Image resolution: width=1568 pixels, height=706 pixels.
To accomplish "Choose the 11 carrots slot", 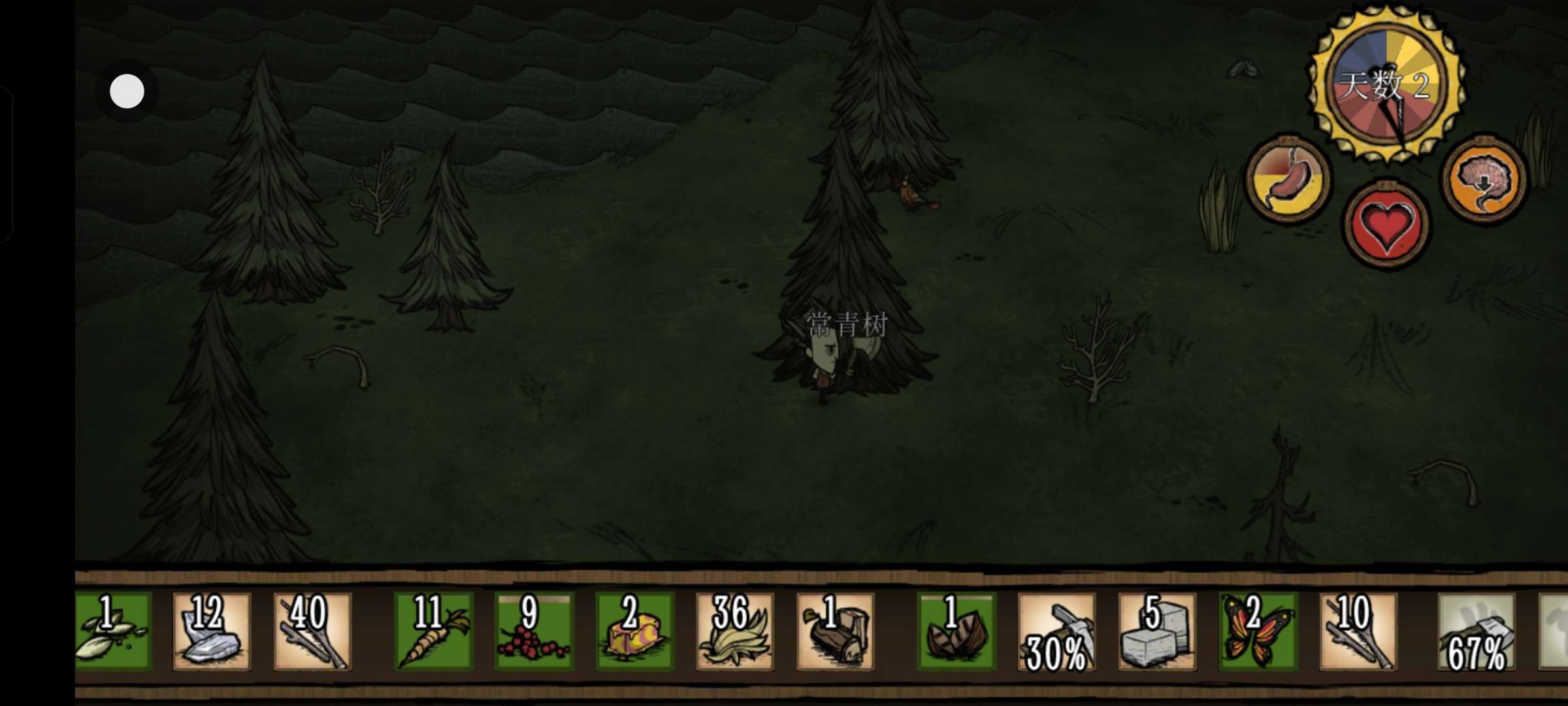I will coord(433,631).
